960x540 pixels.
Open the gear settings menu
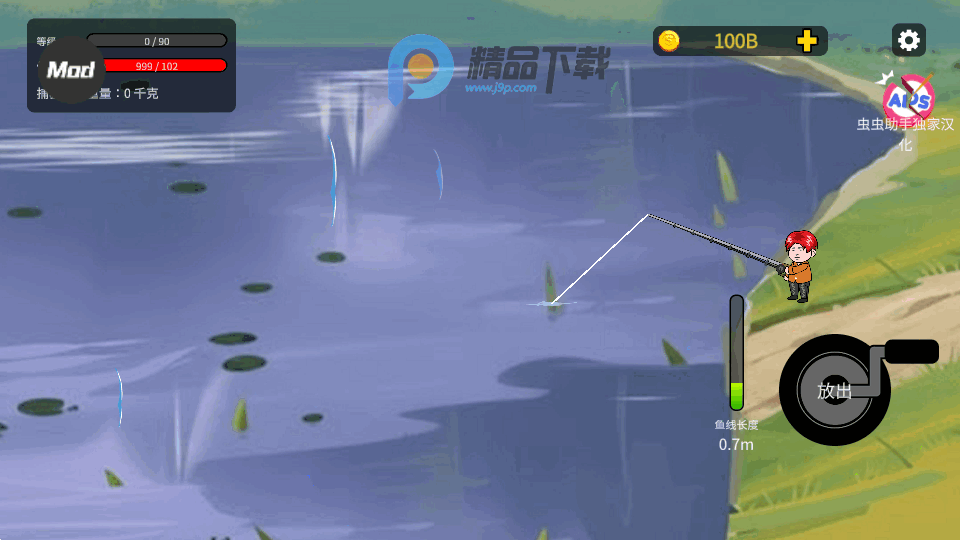coord(908,40)
